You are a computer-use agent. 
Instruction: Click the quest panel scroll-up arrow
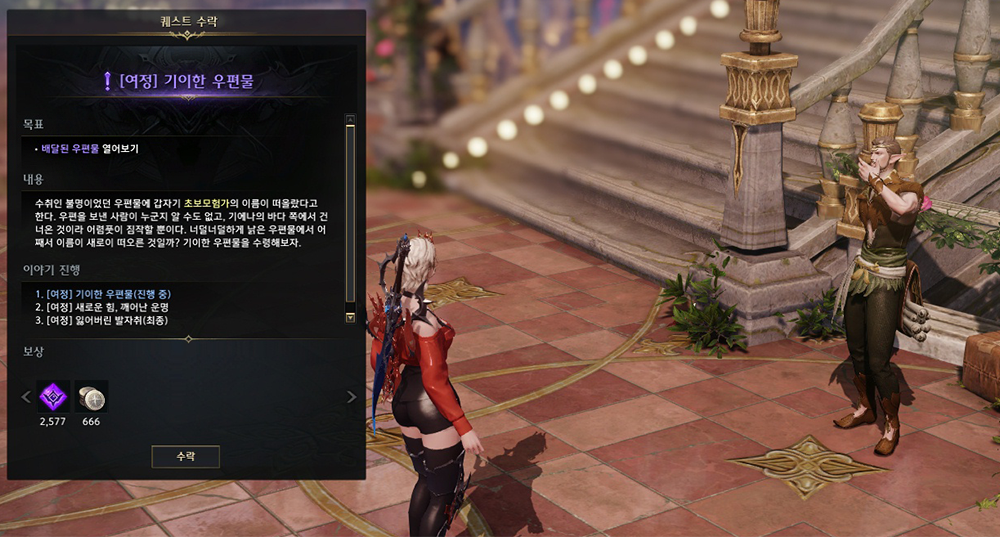point(350,119)
